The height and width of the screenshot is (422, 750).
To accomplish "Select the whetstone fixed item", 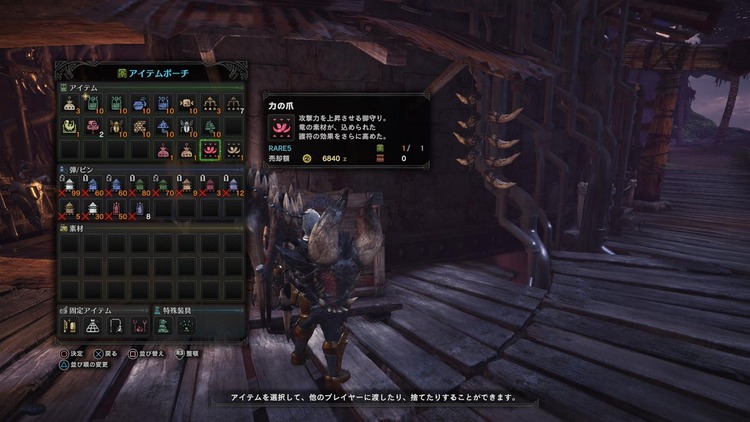I will (x=69, y=326).
